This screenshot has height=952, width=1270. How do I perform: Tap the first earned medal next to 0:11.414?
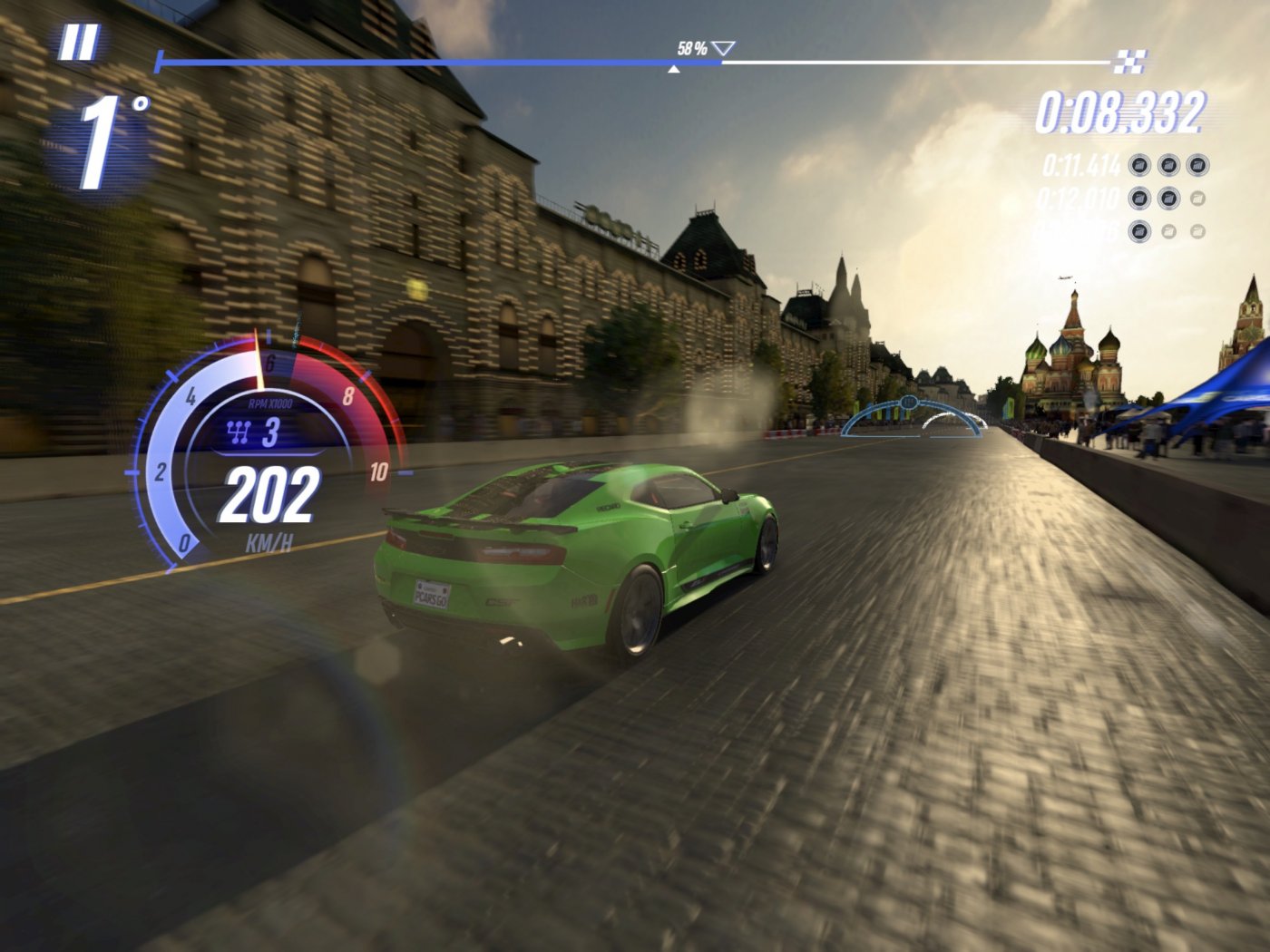pos(1139,165)
